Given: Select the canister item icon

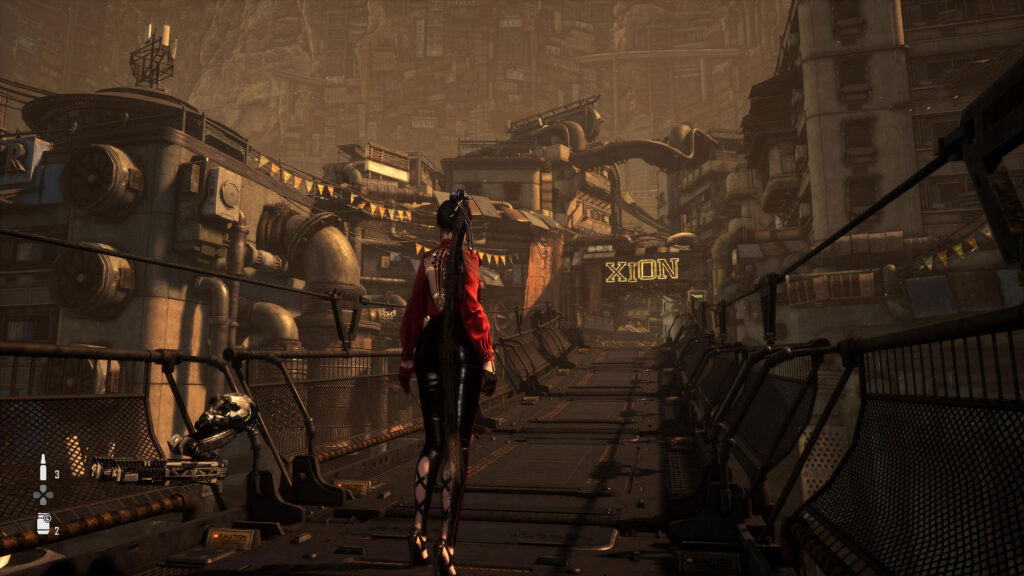Looking at the screenshot, I should click(43, 523).
